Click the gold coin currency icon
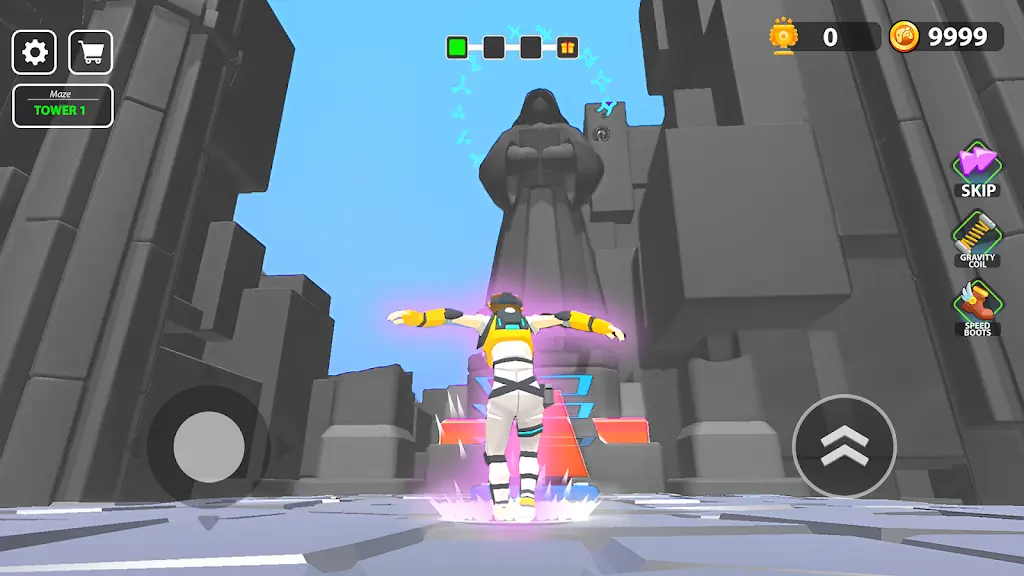The height and width of the screenshot is (576, 1024). [904, 37]
